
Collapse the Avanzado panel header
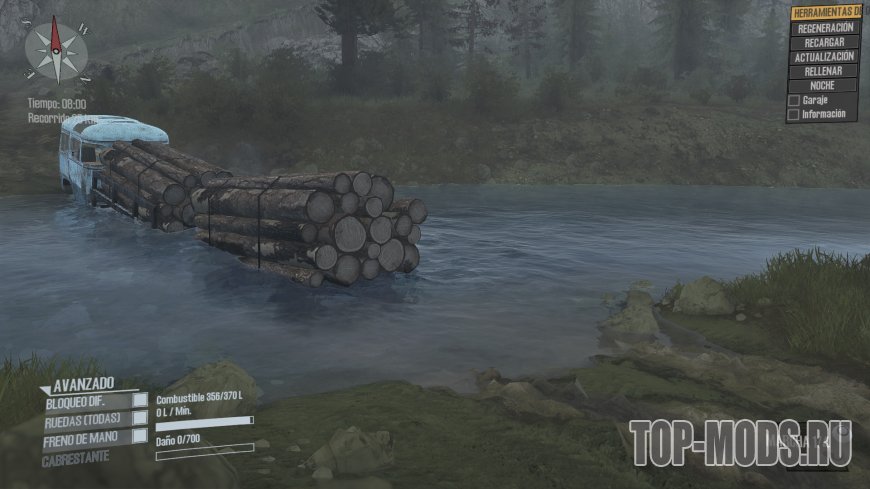pyautogui.click(x=80, y=383)
